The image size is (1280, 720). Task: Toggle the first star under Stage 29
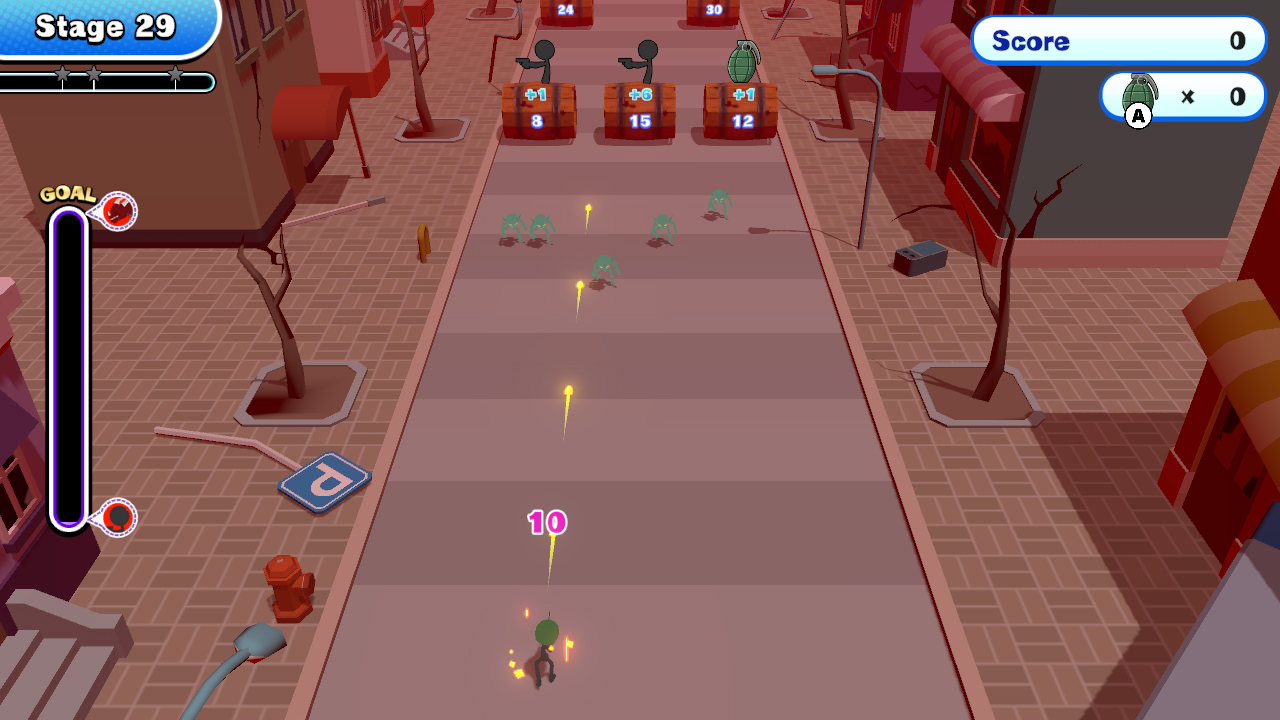[x=63, y=72]
